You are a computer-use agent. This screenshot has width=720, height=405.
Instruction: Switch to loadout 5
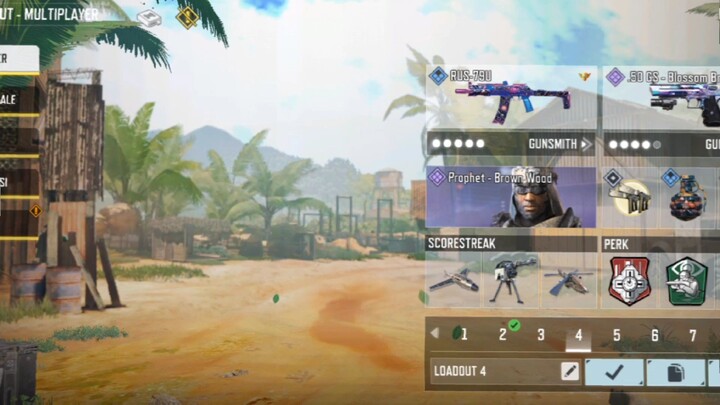coord(617,335)
